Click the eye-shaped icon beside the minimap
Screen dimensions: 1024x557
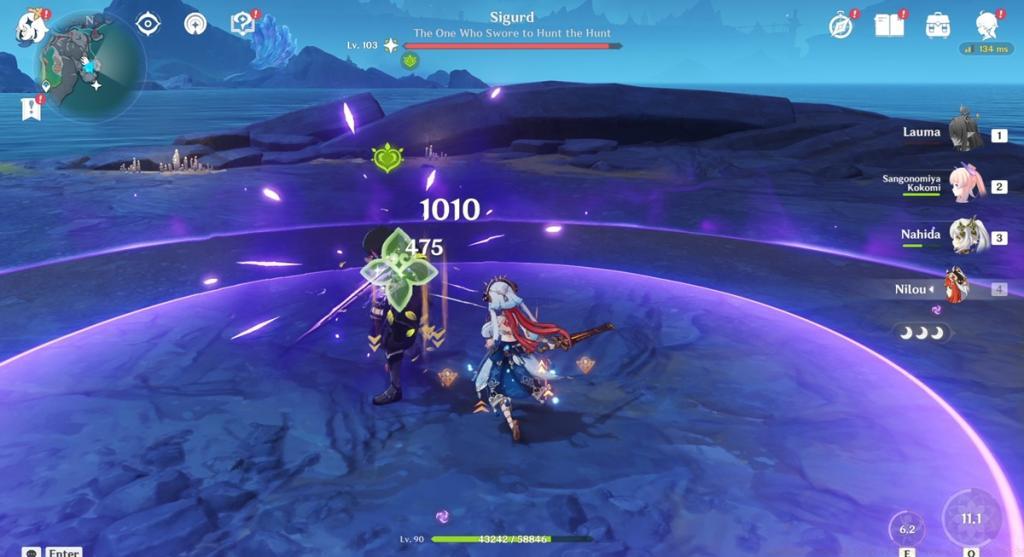(x=148, y=24)
